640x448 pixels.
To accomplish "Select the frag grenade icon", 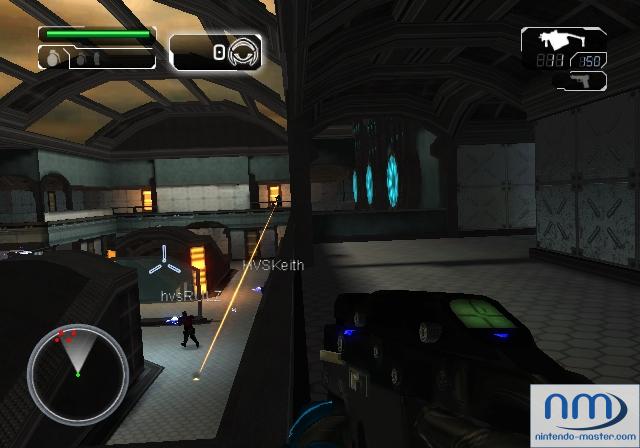I will pos(50,59).
